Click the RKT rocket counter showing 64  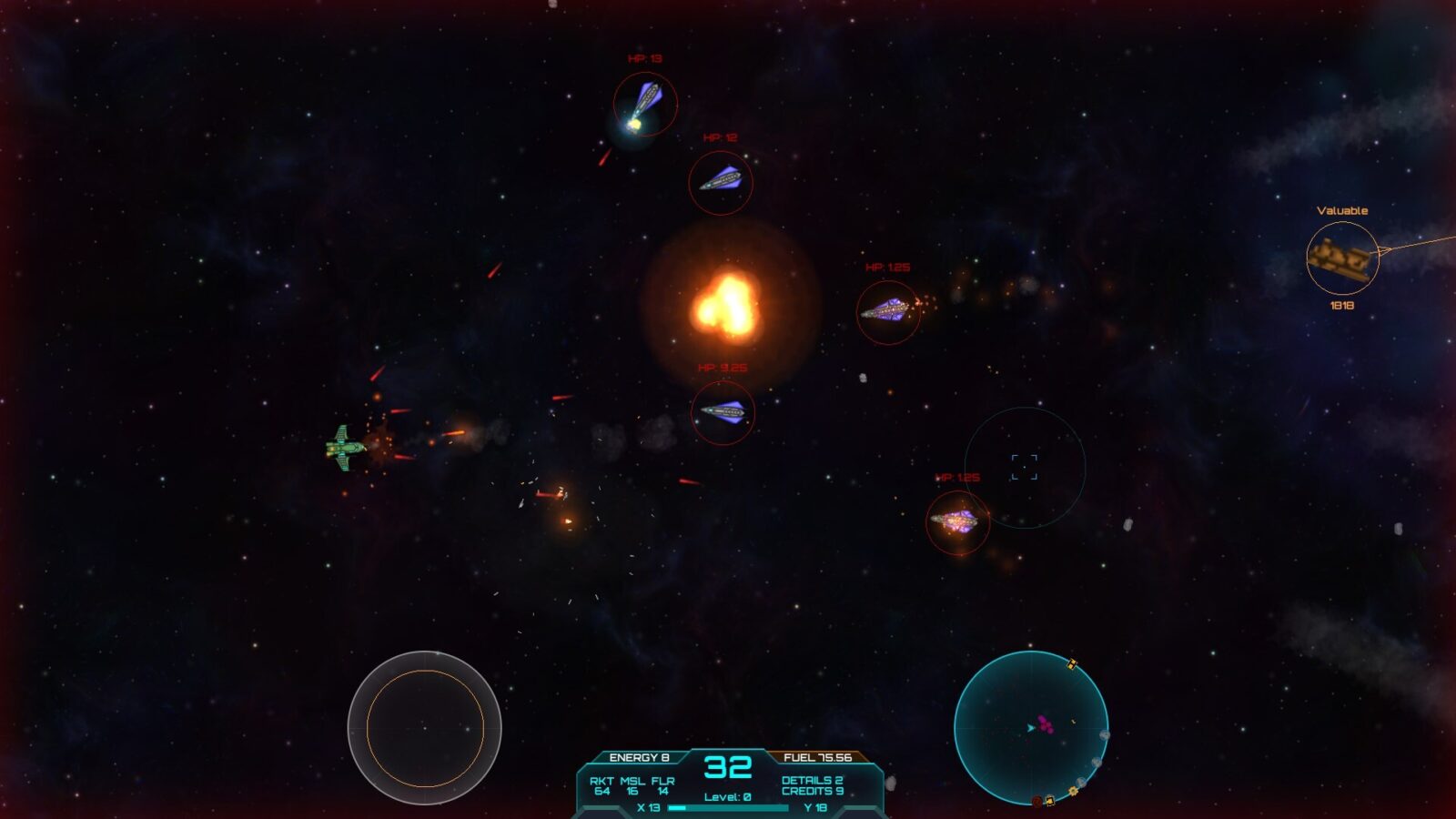coord(602,788)
